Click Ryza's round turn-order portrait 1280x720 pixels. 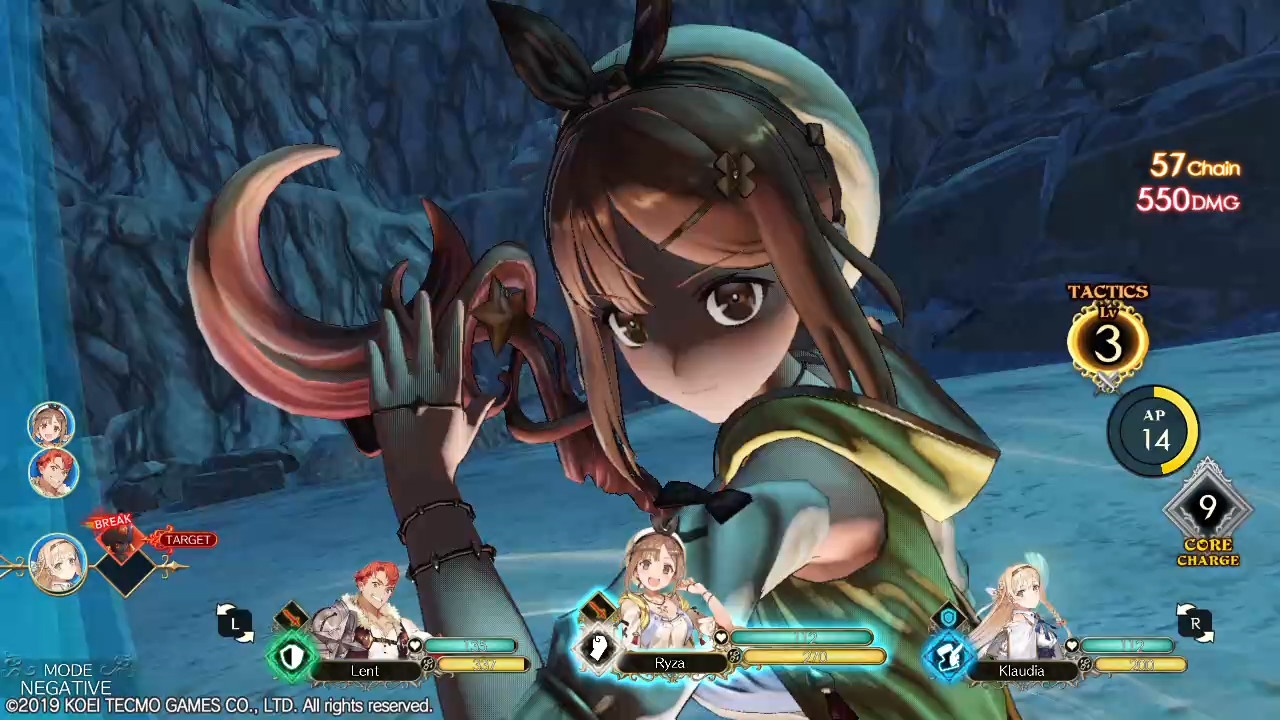51,424
